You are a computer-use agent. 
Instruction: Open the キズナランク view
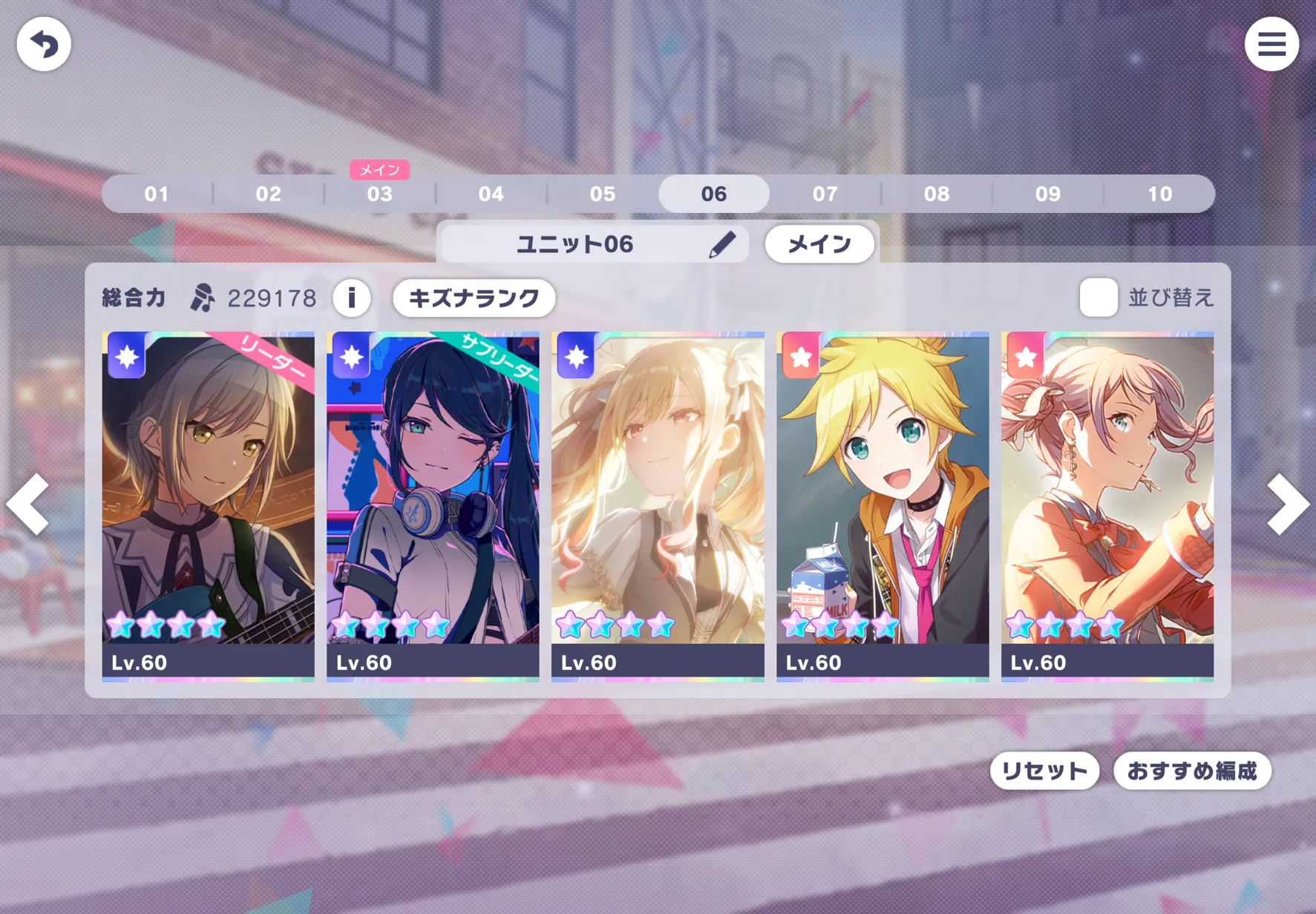474,298
